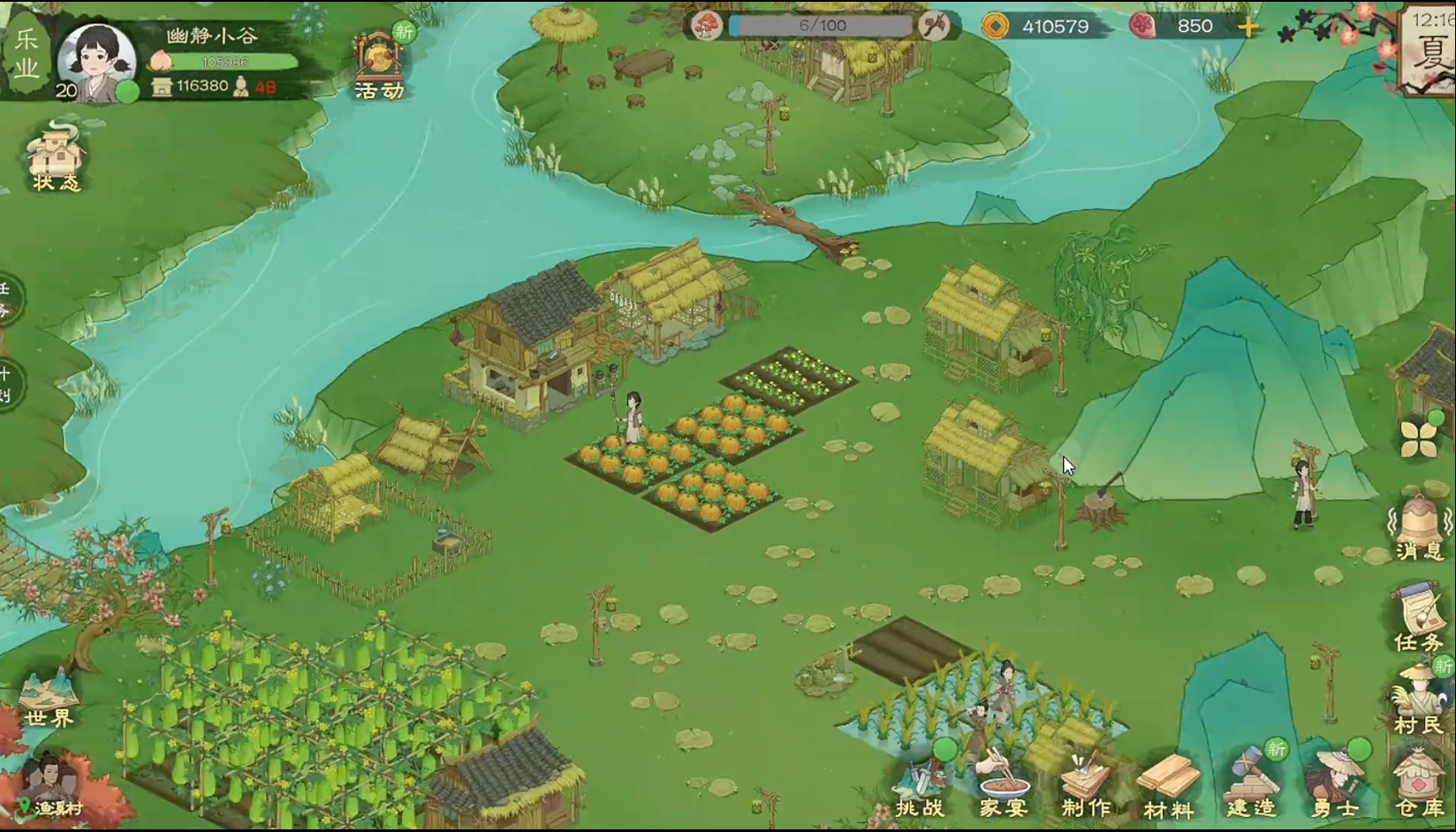
Task: Click the four-petal flower icon
Action: point(1419,439)
